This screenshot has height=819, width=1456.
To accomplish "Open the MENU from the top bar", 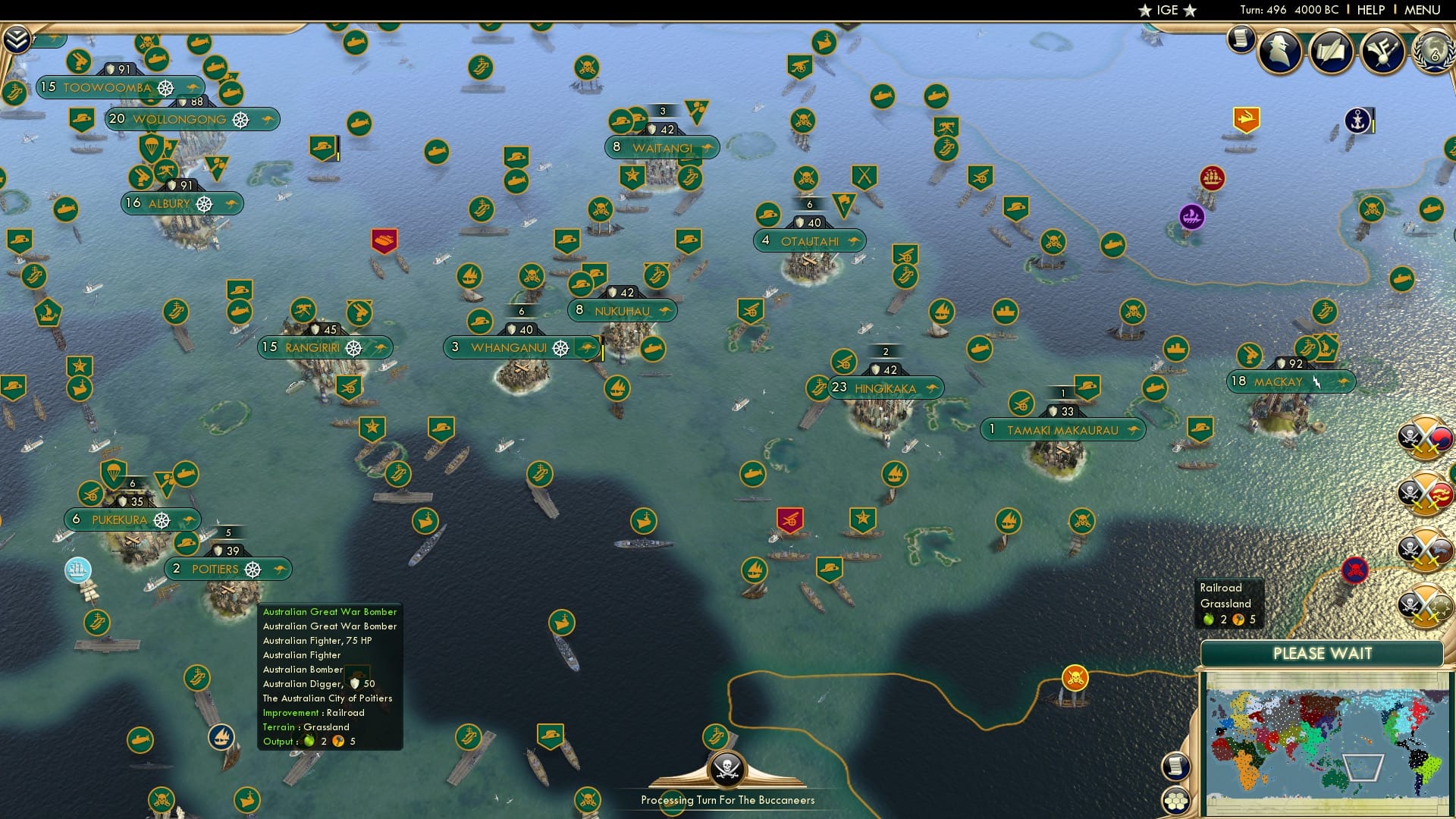I will click(x=1424, y=10).
